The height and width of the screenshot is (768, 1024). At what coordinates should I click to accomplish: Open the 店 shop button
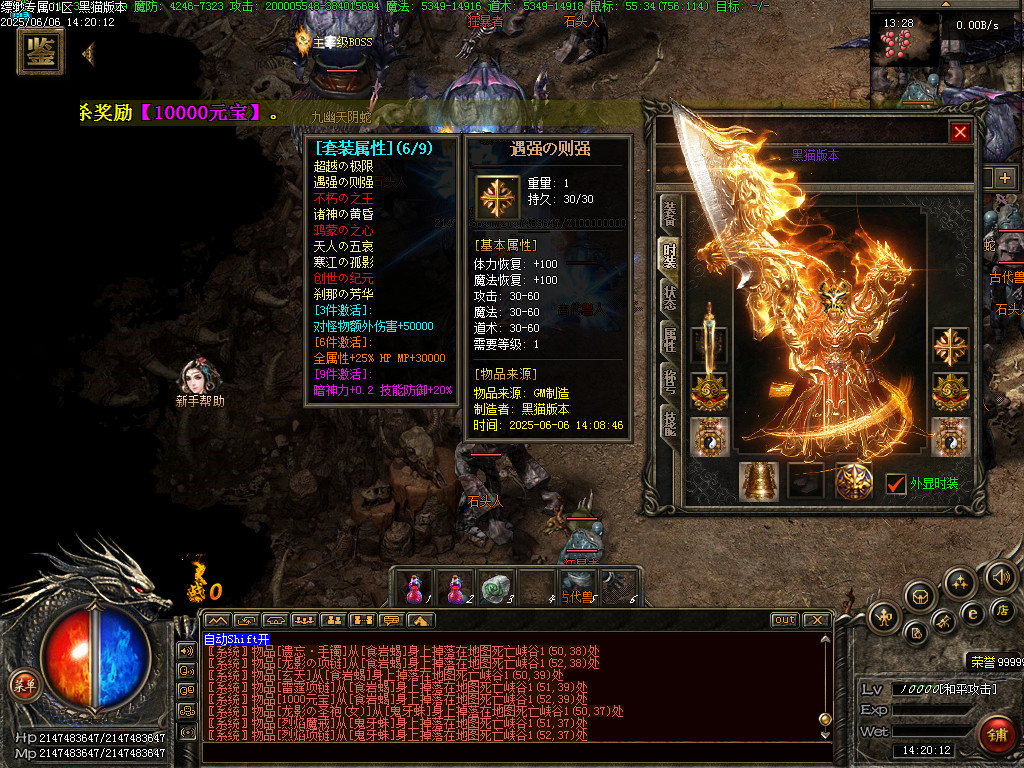point(1004,610)
